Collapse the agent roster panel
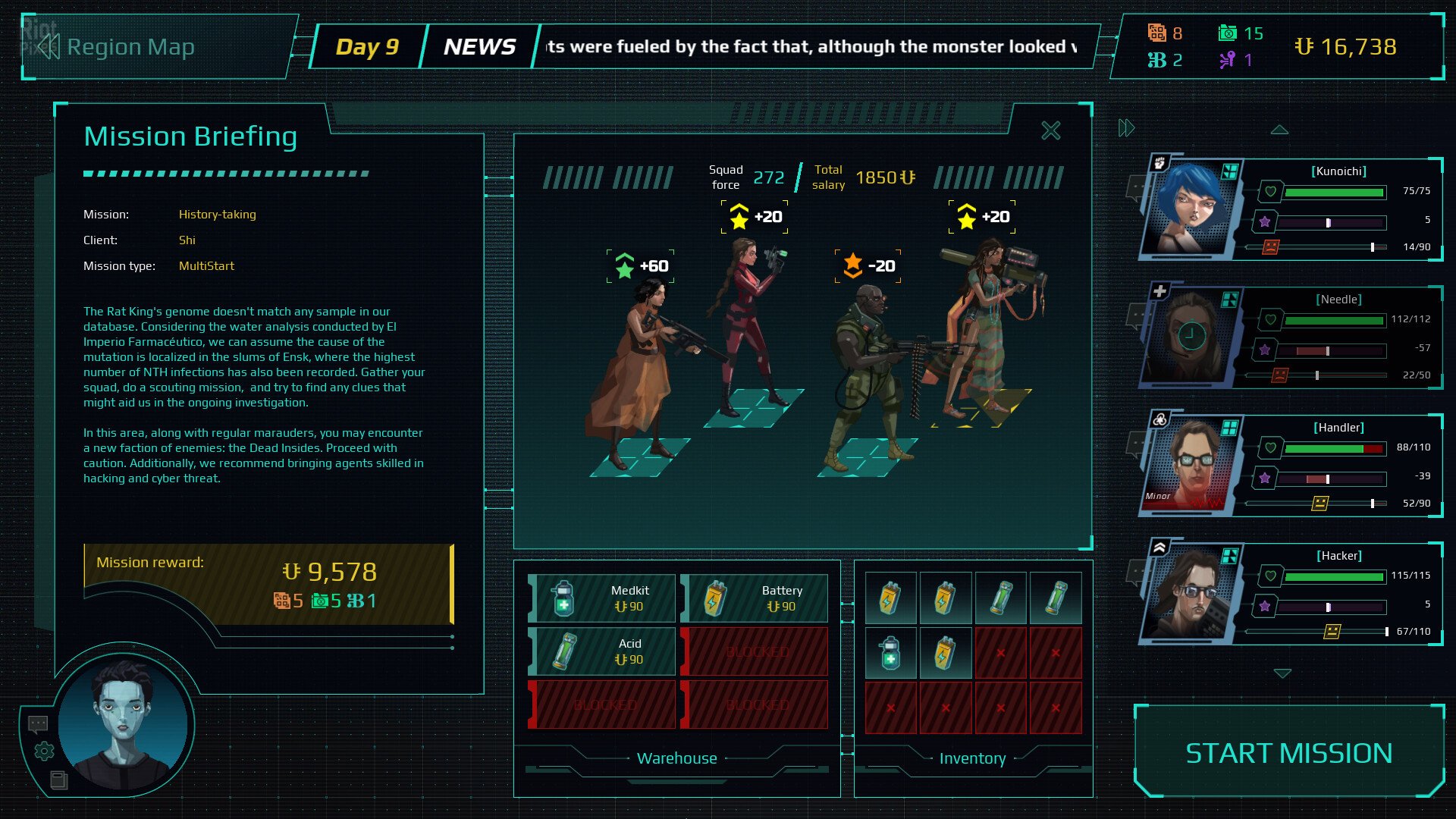The image size is (1456, 819). click(1126, 128)
